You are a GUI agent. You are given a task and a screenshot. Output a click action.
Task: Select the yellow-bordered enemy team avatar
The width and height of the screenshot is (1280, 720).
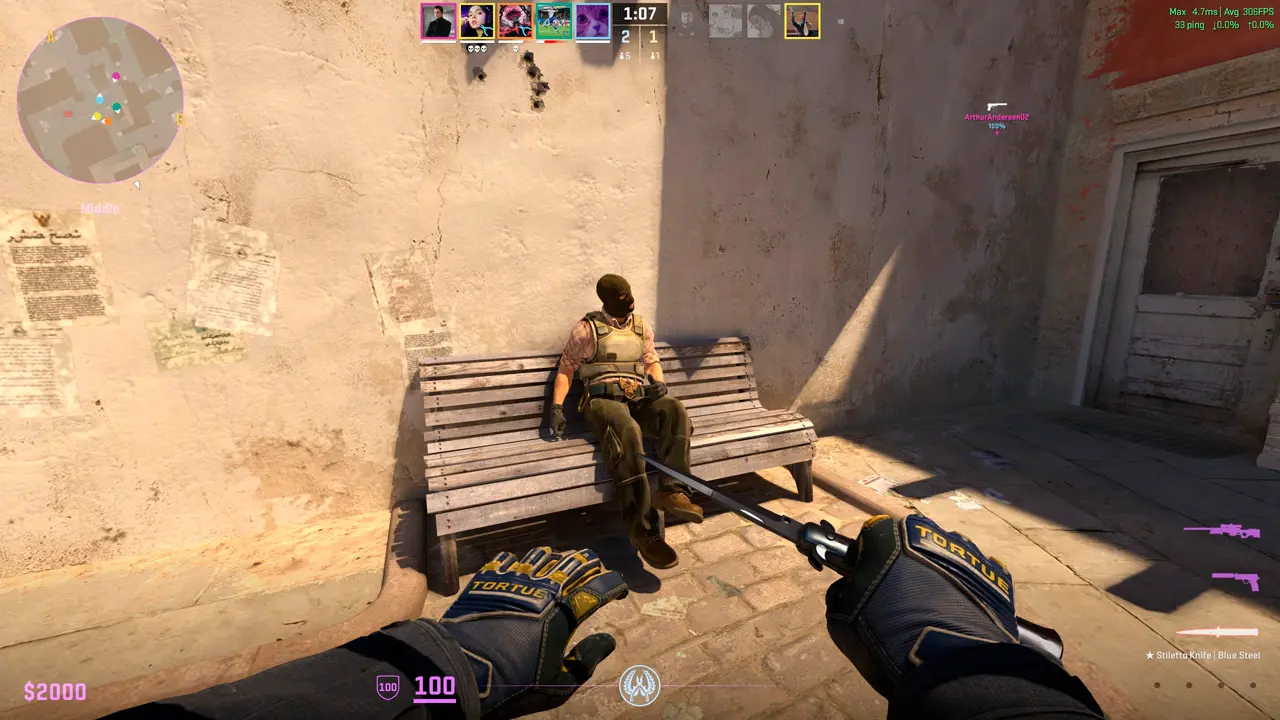click(802, 21)
